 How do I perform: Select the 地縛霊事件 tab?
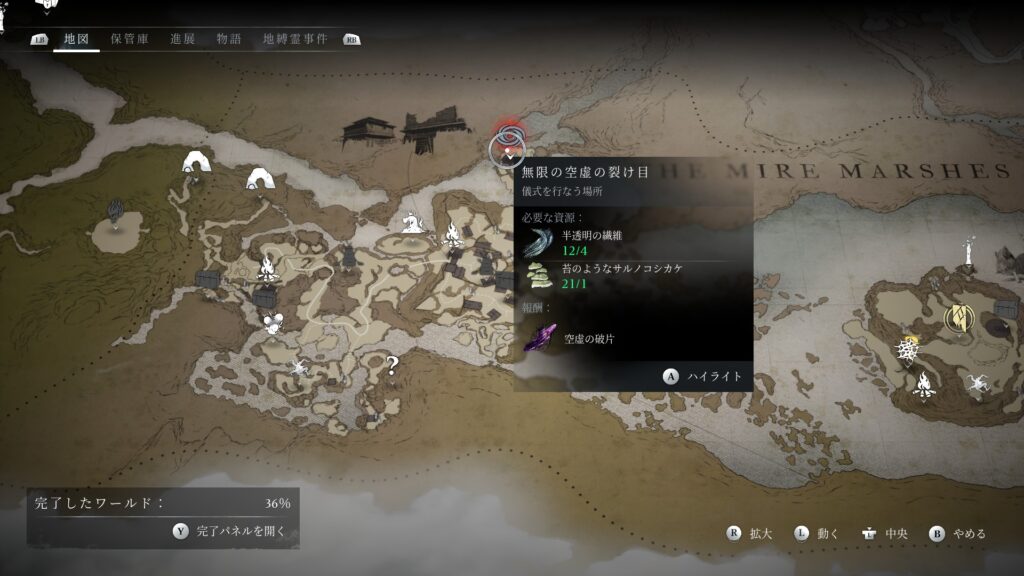point(295,39)
